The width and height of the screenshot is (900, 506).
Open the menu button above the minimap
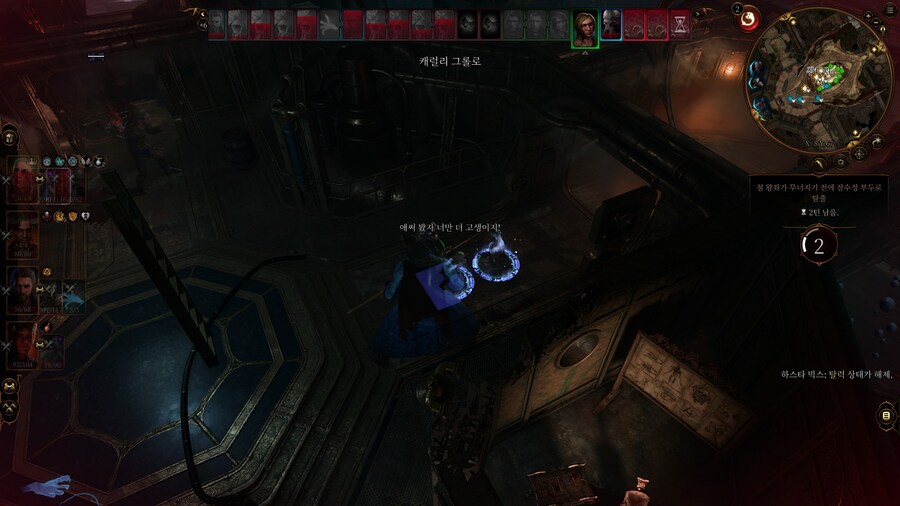[889, 9]
